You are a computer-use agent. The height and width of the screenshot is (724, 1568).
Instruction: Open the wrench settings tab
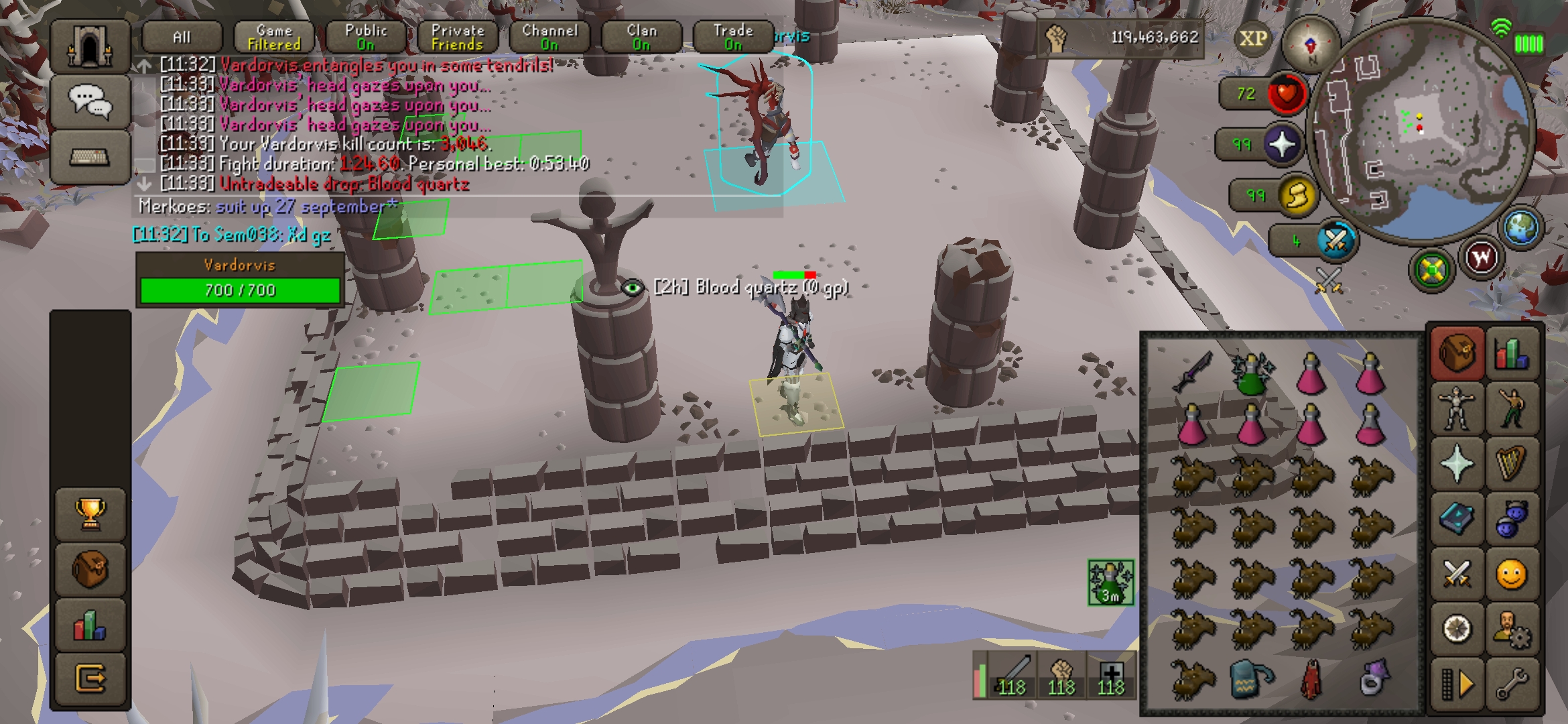[x=1512, y=684]
